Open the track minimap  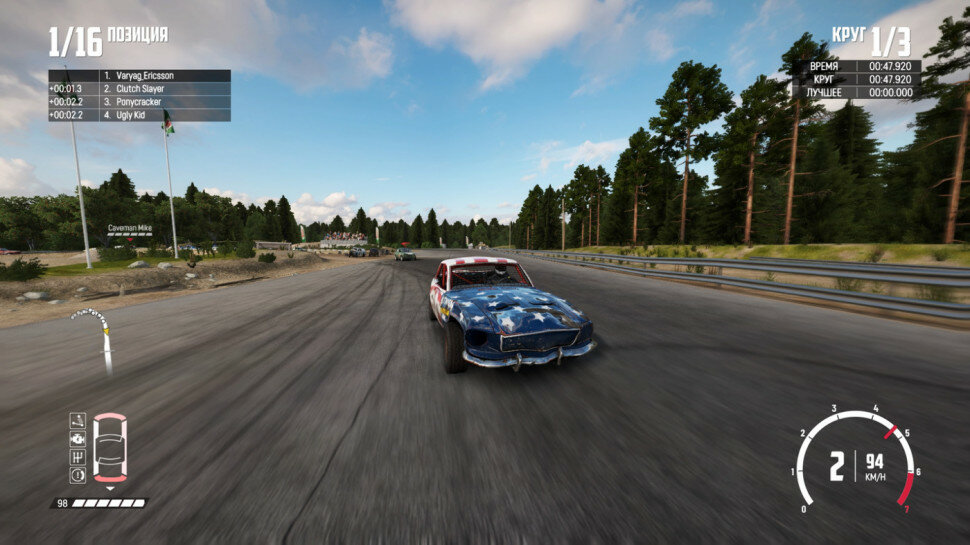(x=93, y=336)
